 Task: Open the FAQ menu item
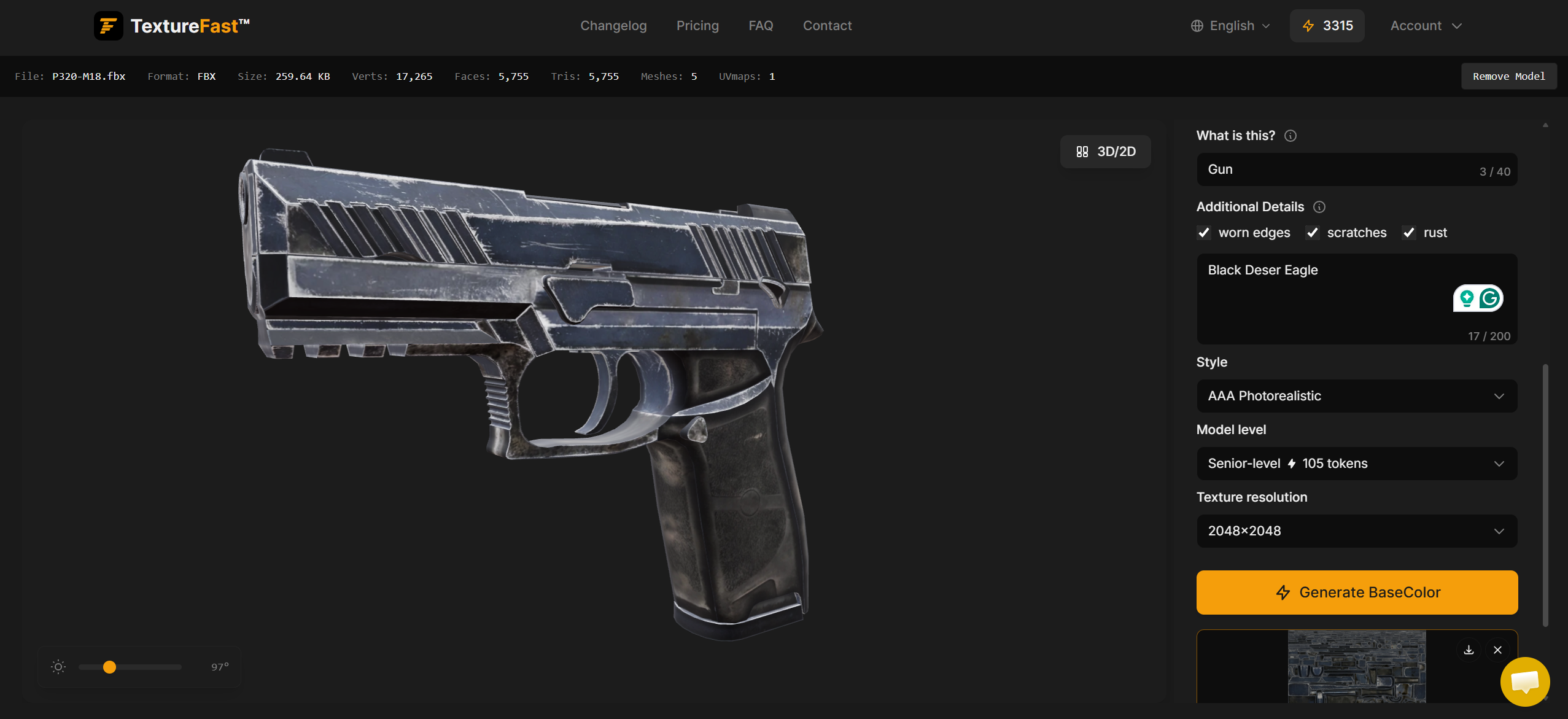tap(760, 25)
